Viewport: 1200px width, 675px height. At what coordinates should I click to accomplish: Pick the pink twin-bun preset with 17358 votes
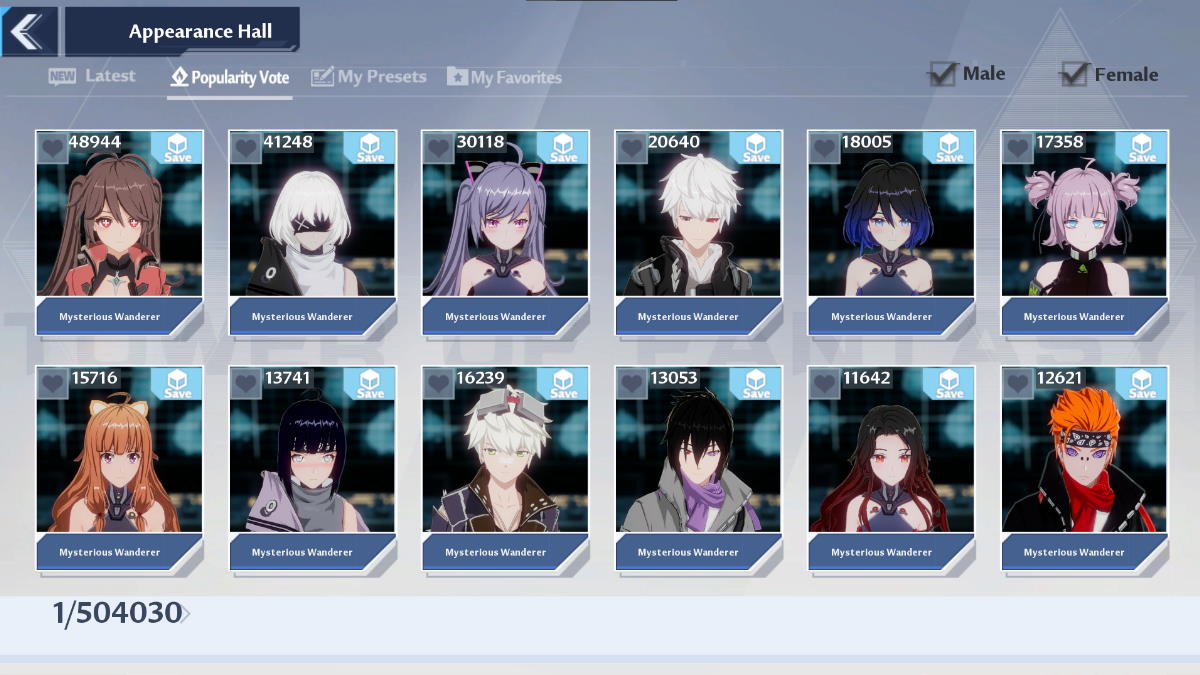(1084, 225)
